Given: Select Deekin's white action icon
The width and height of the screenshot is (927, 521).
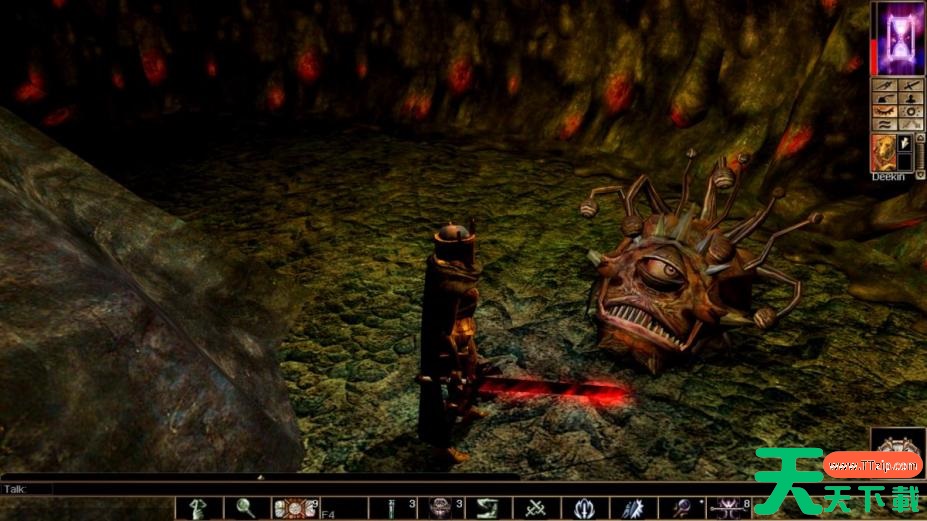Looking at the screenshot, I should pyautogui.click(x=905, y=143).
